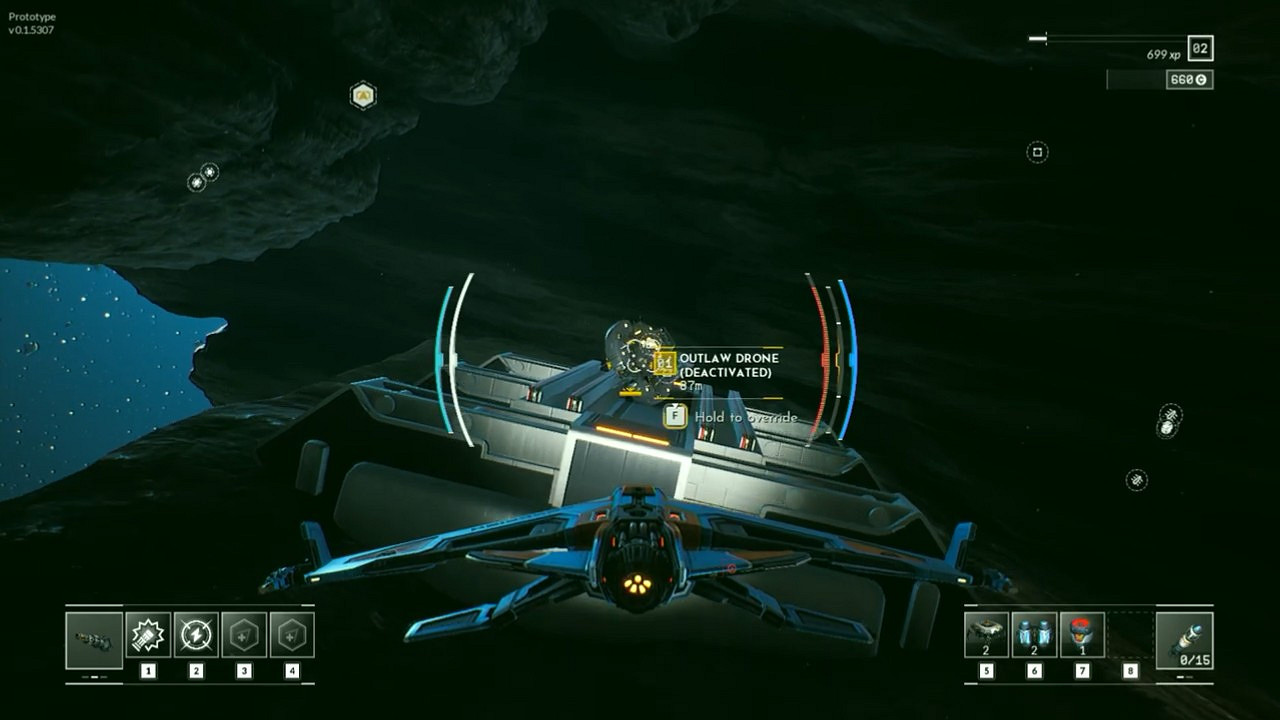The width and height of the screenshot is (1280, 720).
Task: Click the Prototype v0.1.5307 version text
Action: pos(30,22)
